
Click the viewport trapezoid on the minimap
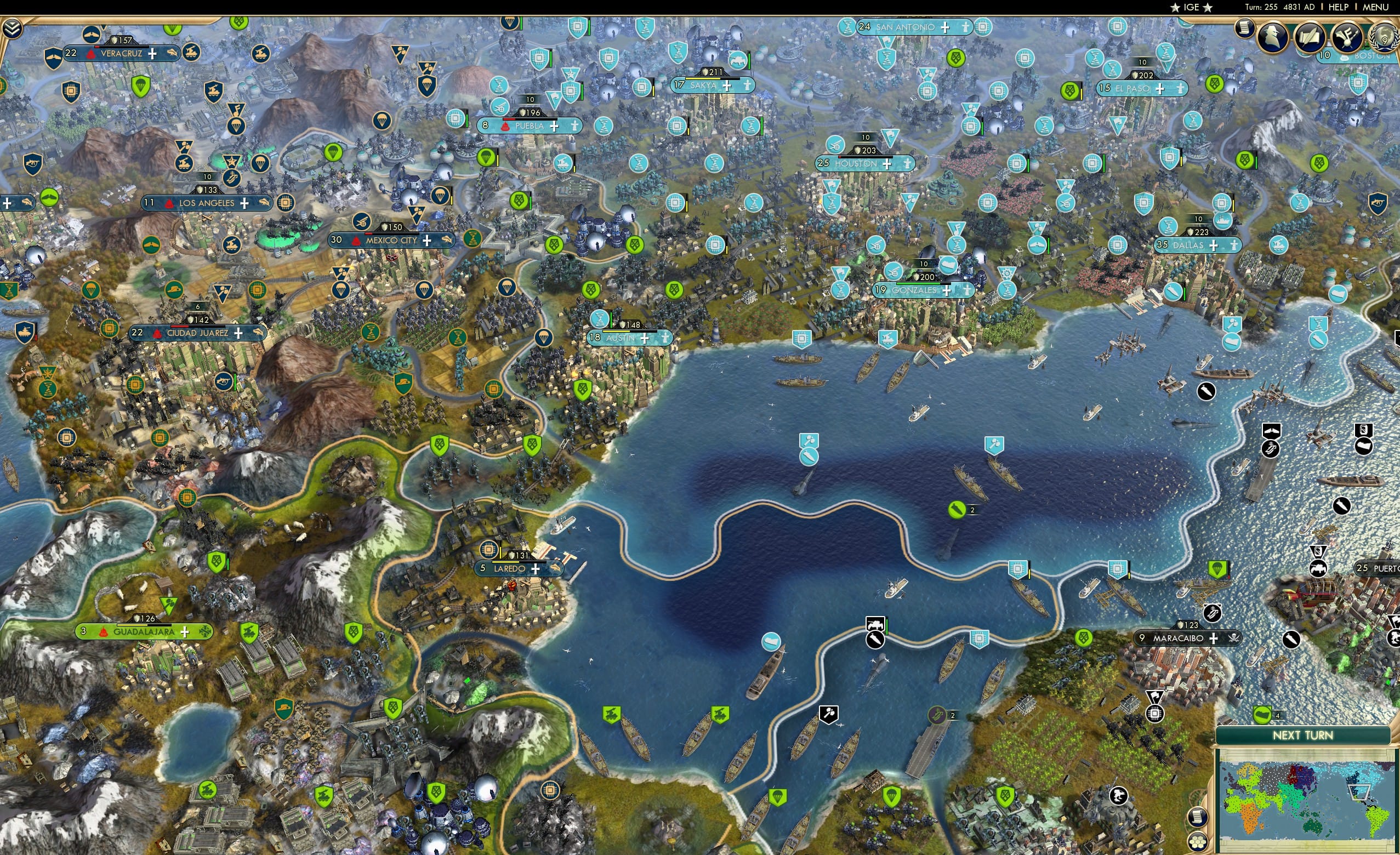pos(1359,793)
